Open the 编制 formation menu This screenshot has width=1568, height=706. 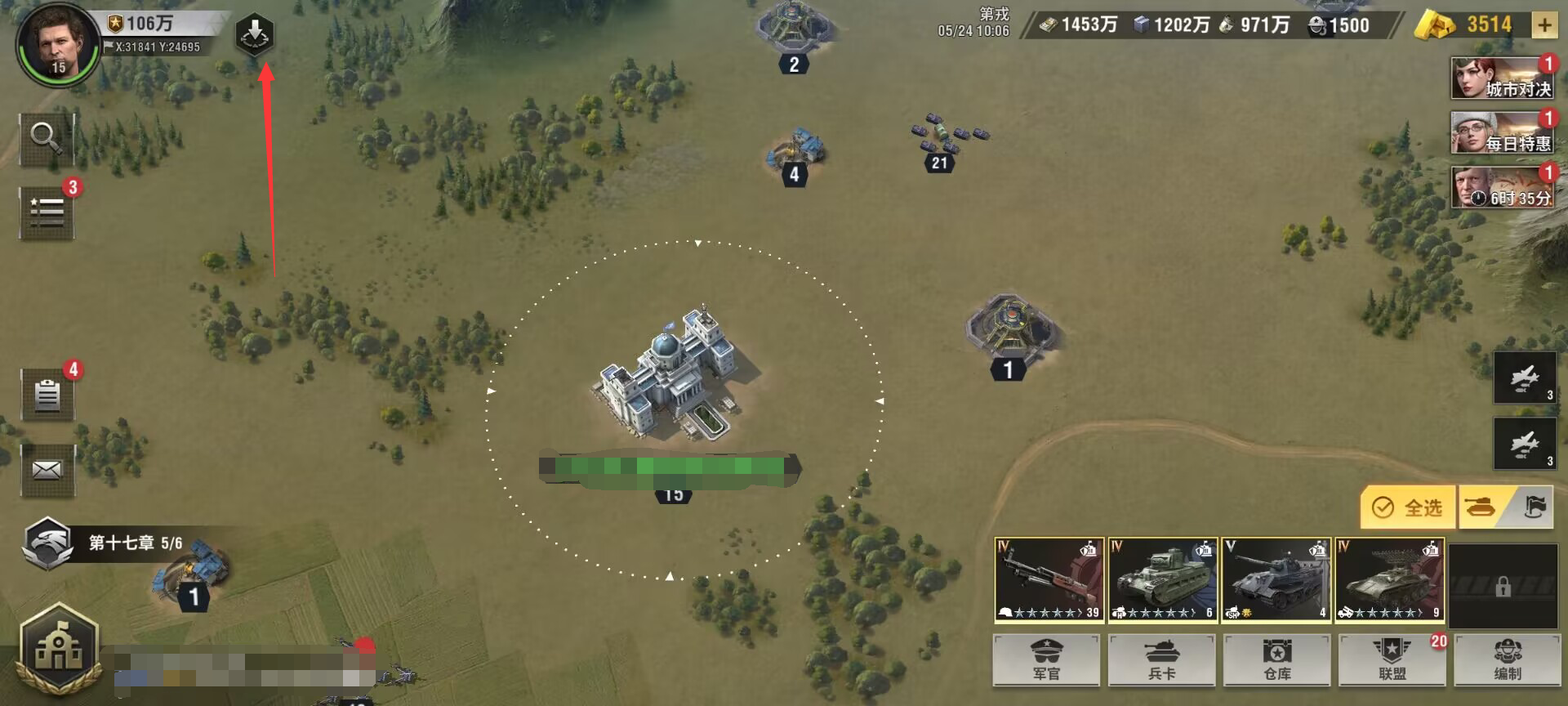(1507, 659)
